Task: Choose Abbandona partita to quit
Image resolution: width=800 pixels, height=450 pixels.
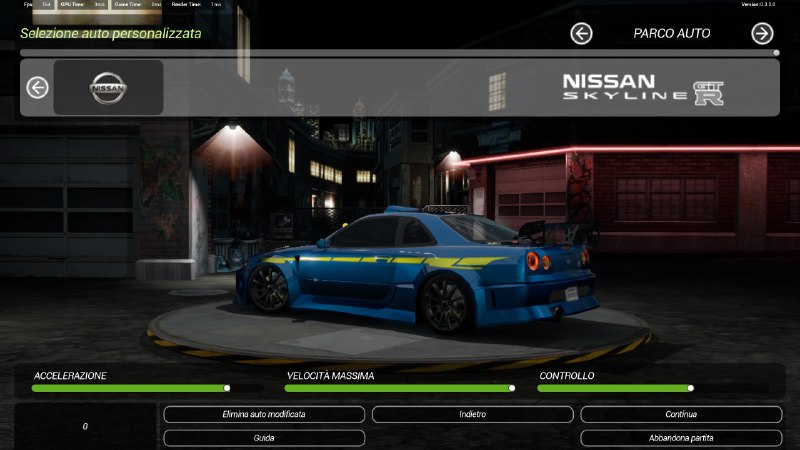Action: (x=681, y=438)
